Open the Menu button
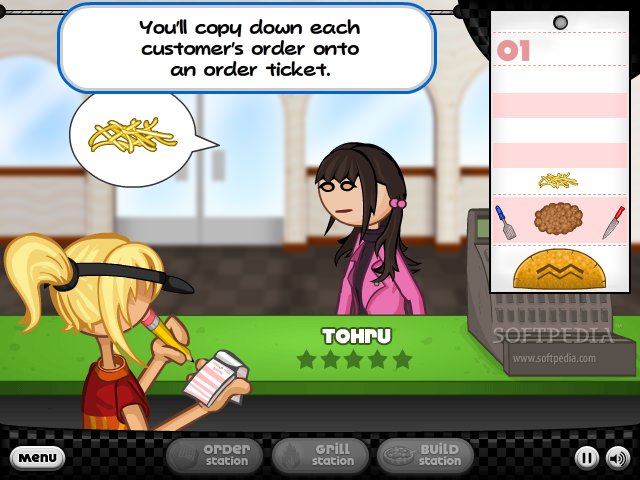 tap(38, 458)
